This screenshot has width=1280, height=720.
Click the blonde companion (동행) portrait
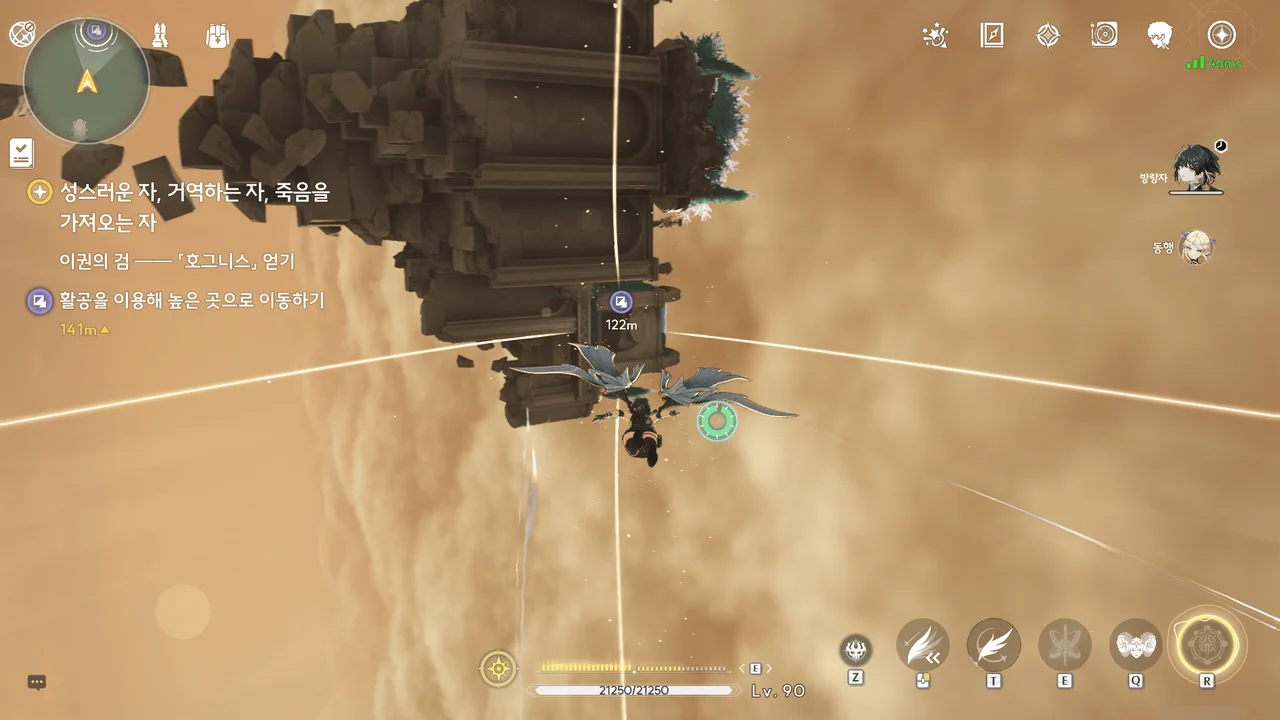[x=1196, y=246]
